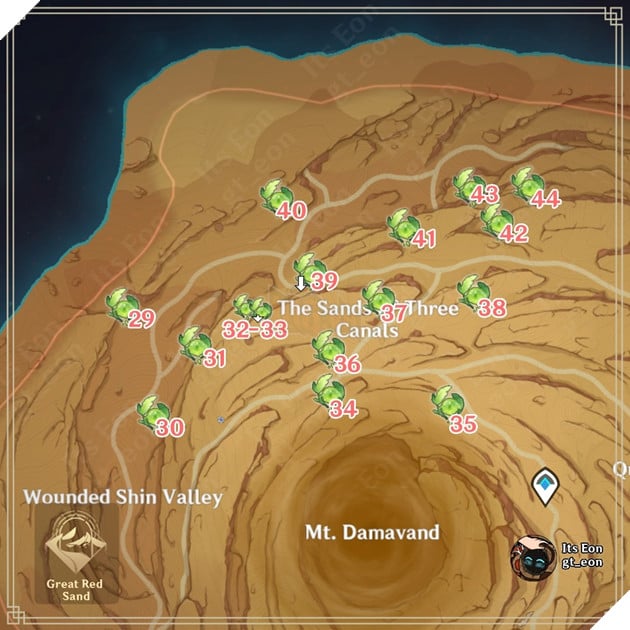The image size is (630, 630).
Task: Select the green marker labeled 40
Action: [x=274, y=195]
